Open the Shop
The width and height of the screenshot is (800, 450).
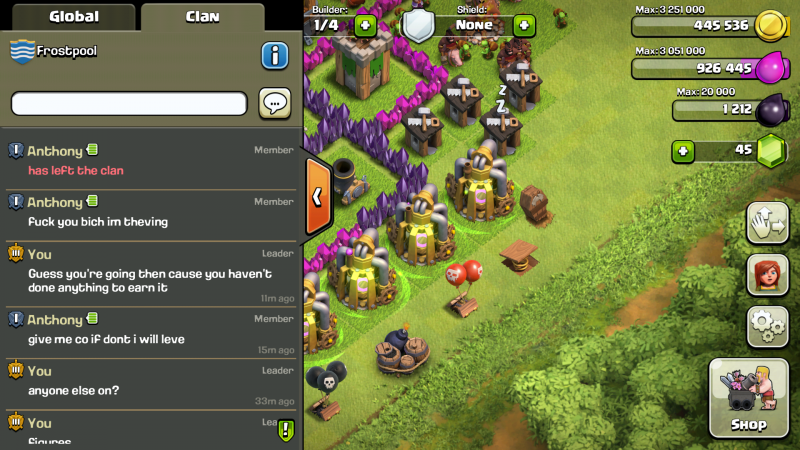(x=748, y=398)
